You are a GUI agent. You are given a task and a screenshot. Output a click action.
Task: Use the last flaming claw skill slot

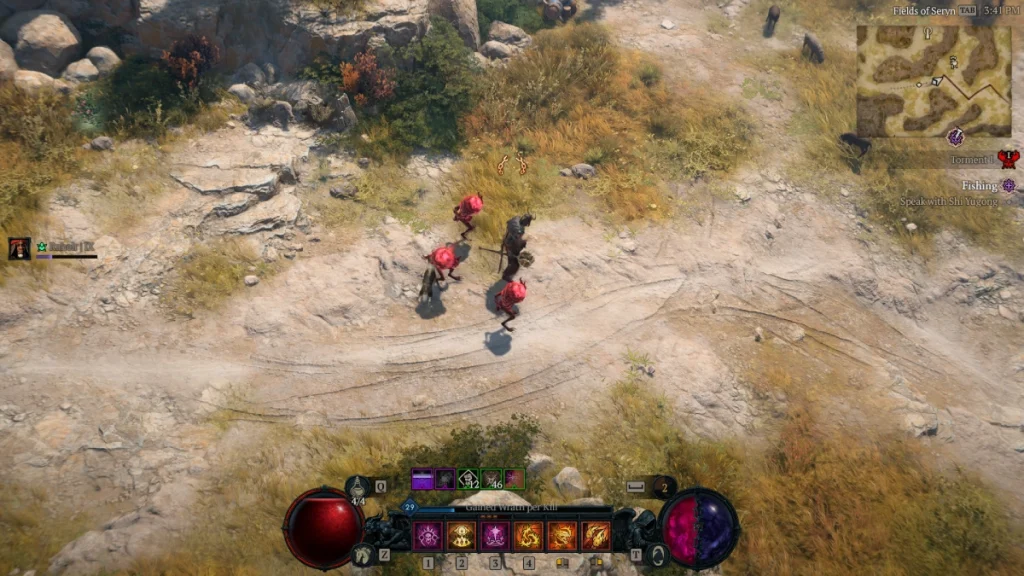point(596,536)
